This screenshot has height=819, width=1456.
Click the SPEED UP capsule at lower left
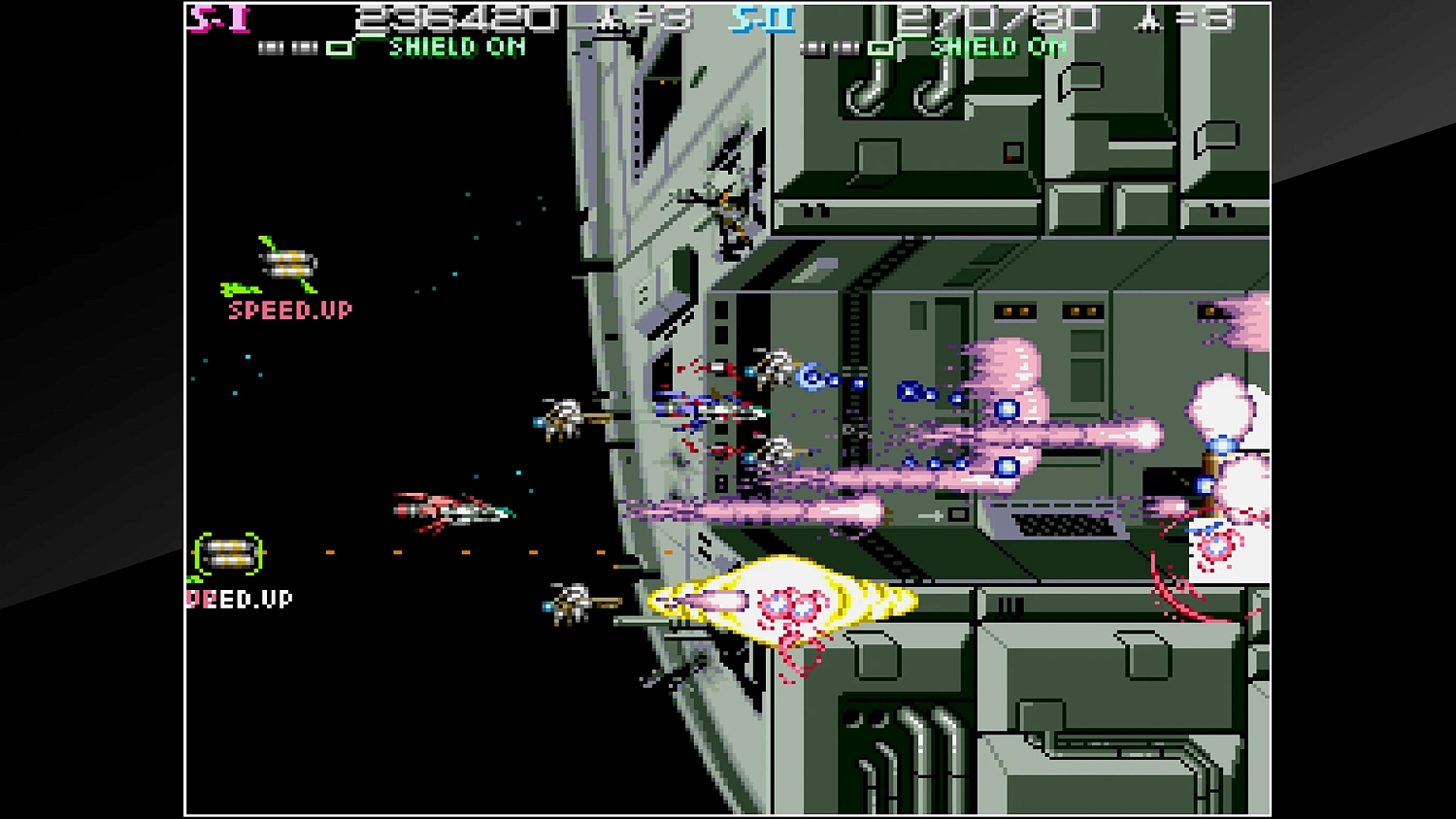pos(227,553)
